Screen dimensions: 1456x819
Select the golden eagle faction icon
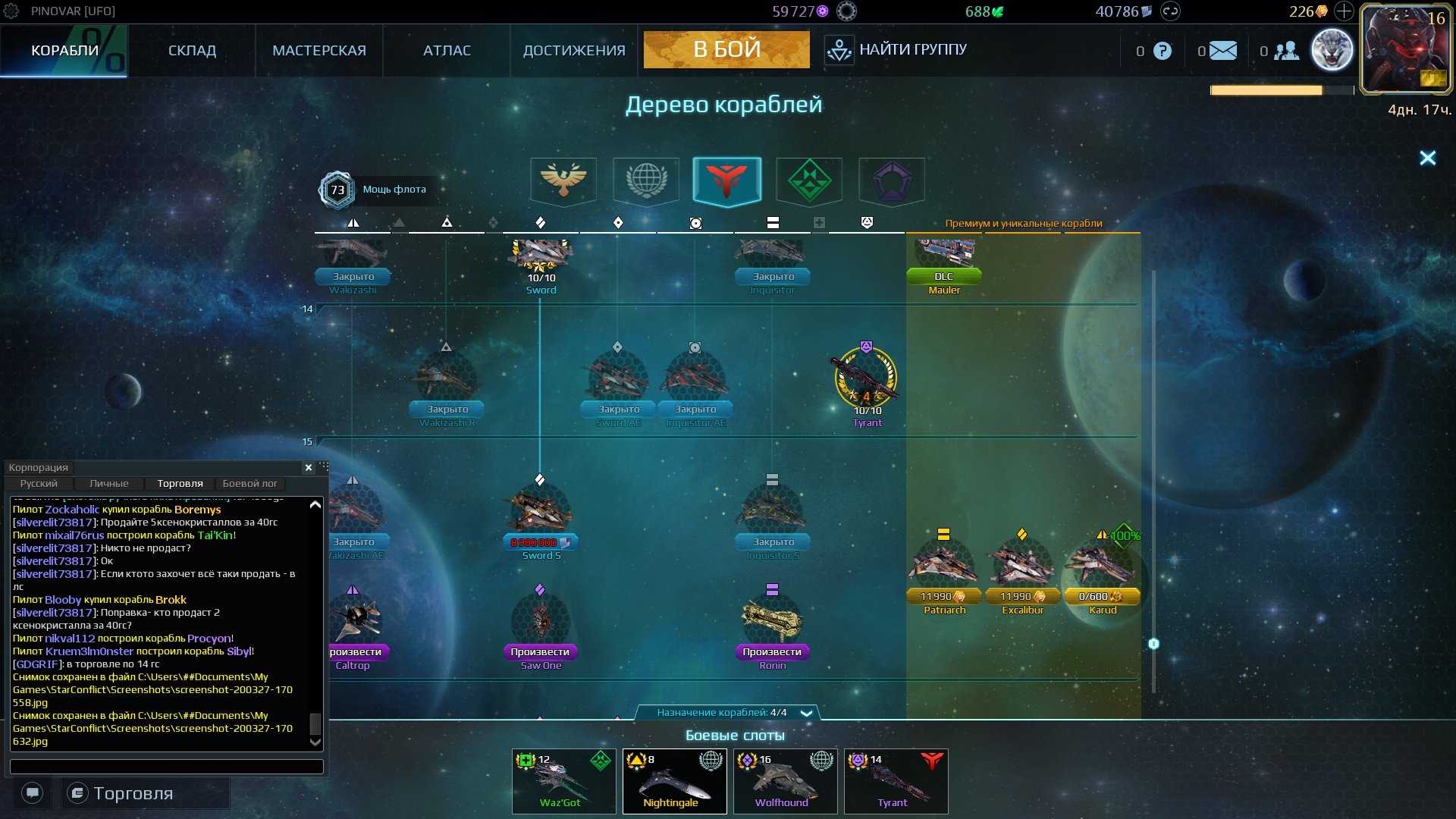[563, 180]
